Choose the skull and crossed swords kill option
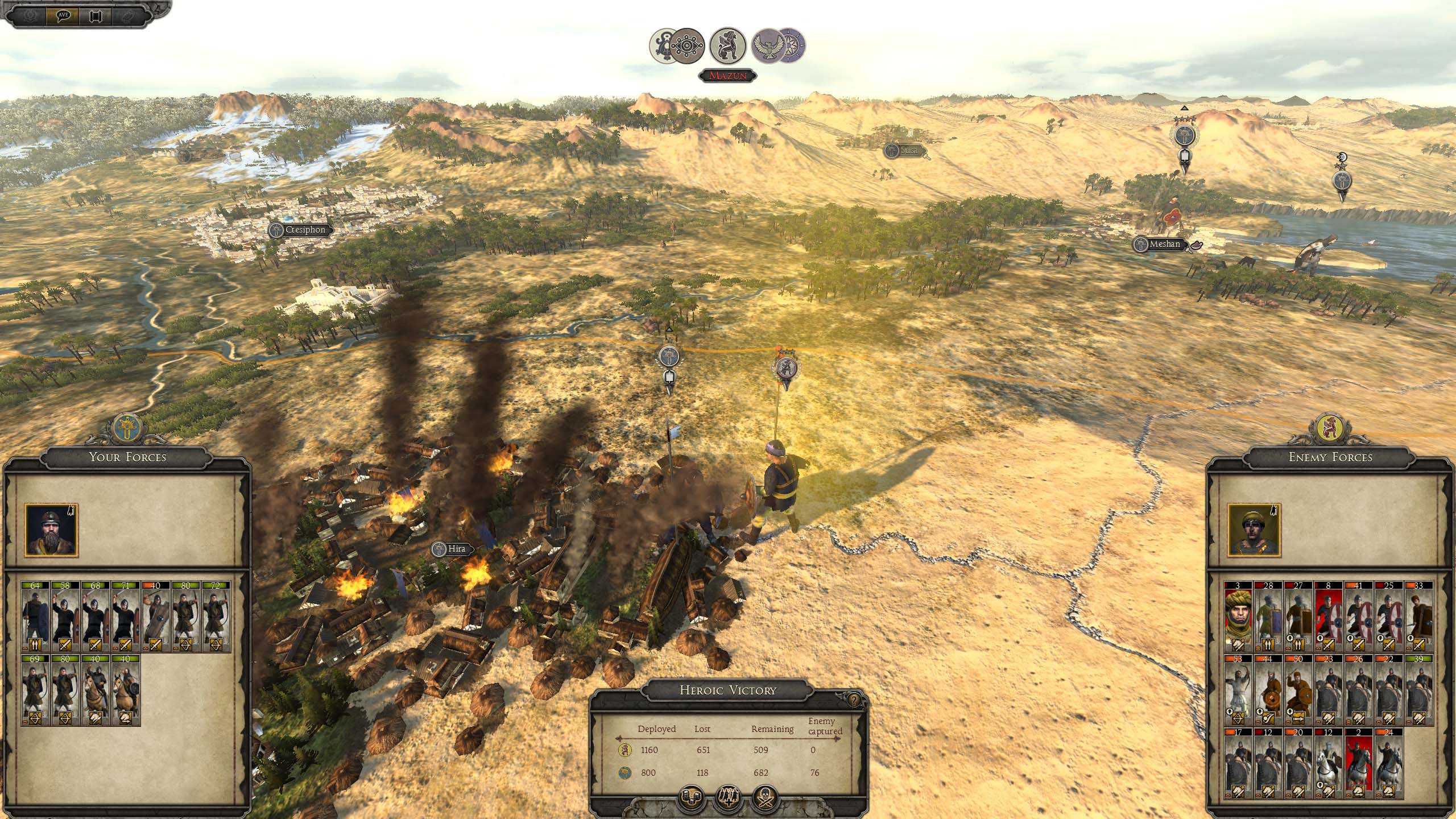This screenshot has height=819, width=1456. point(765,797)
